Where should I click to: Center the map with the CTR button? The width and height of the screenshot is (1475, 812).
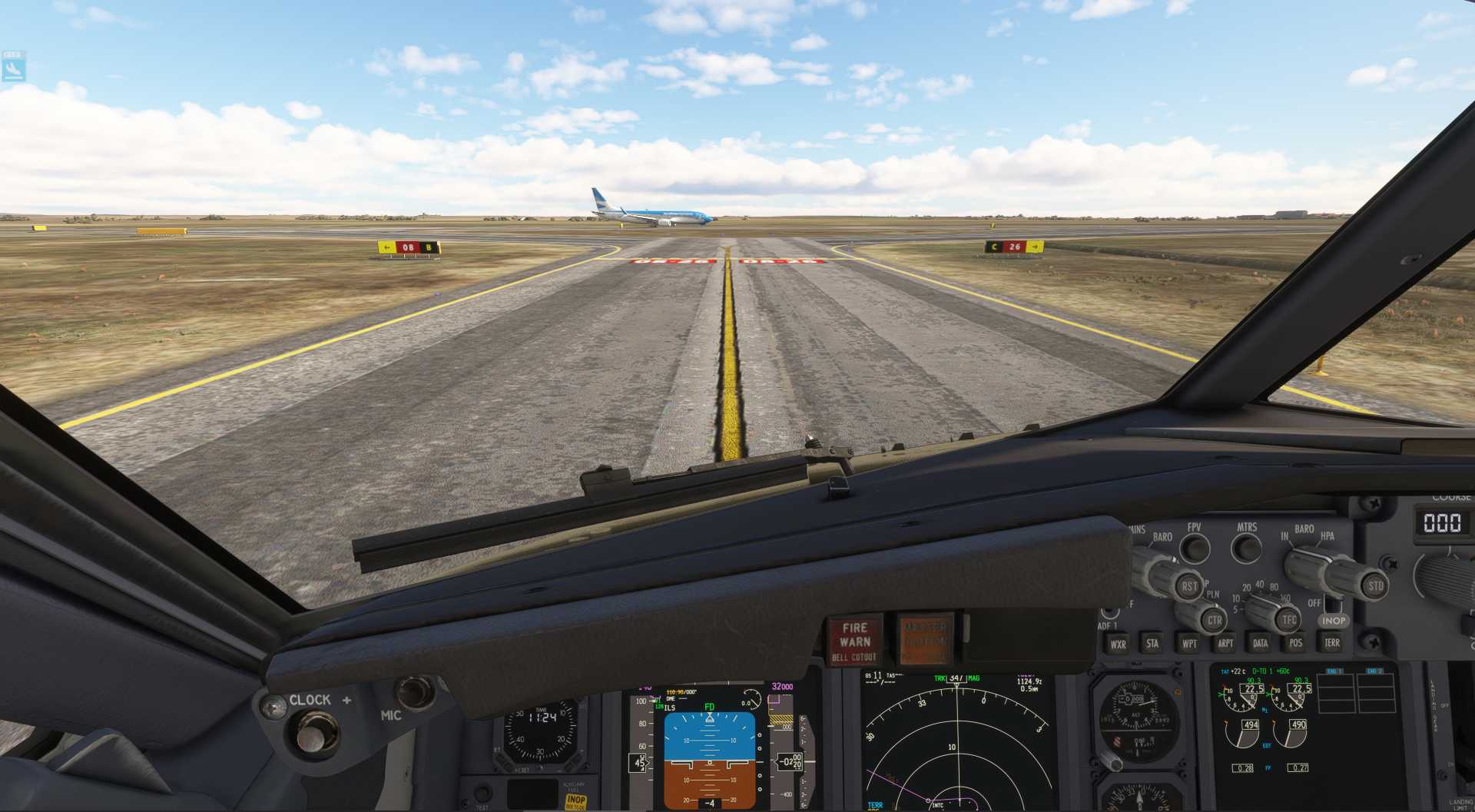(x=1214, y=620)
